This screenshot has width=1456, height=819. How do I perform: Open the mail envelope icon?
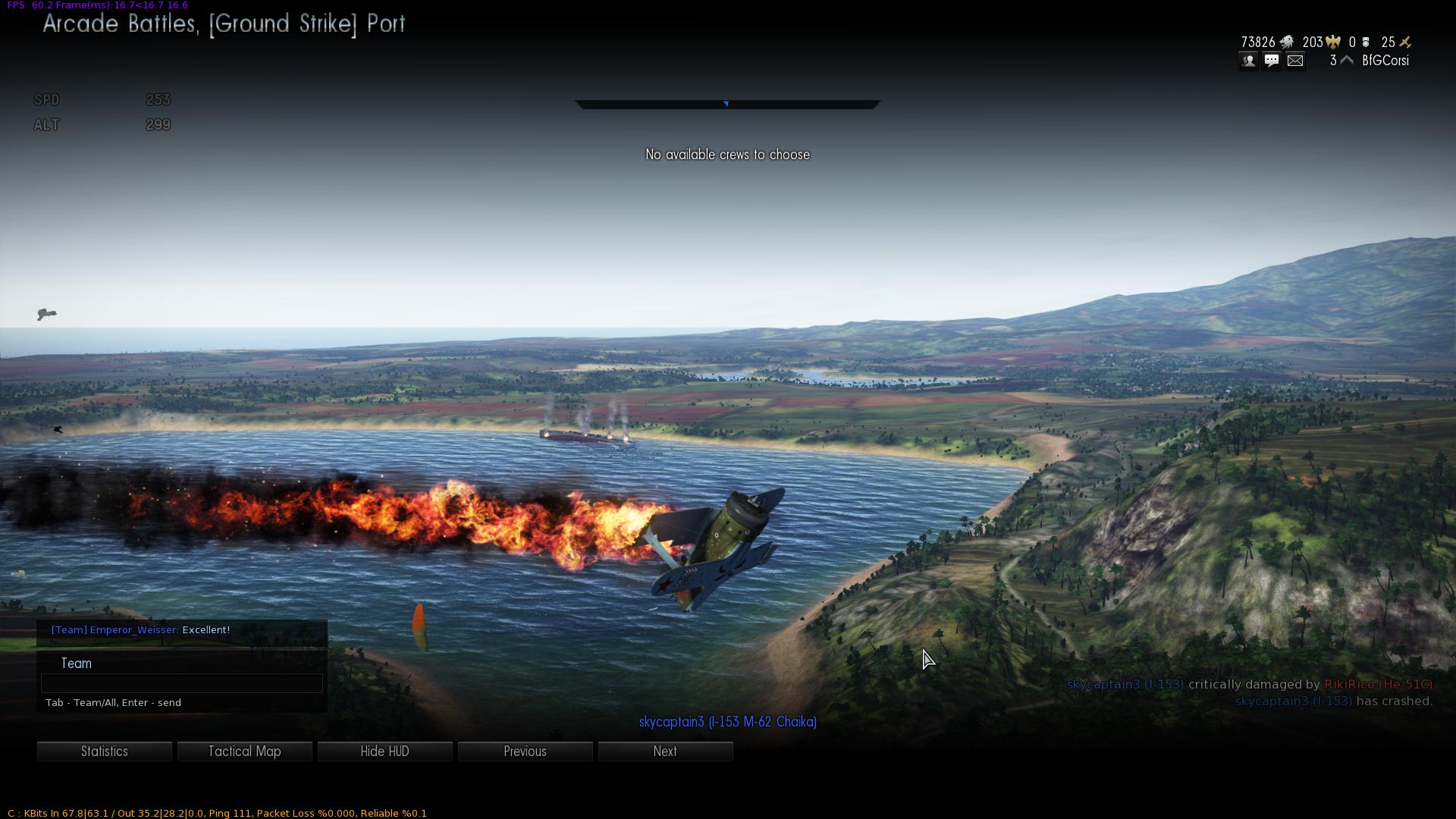point(1295,61)
